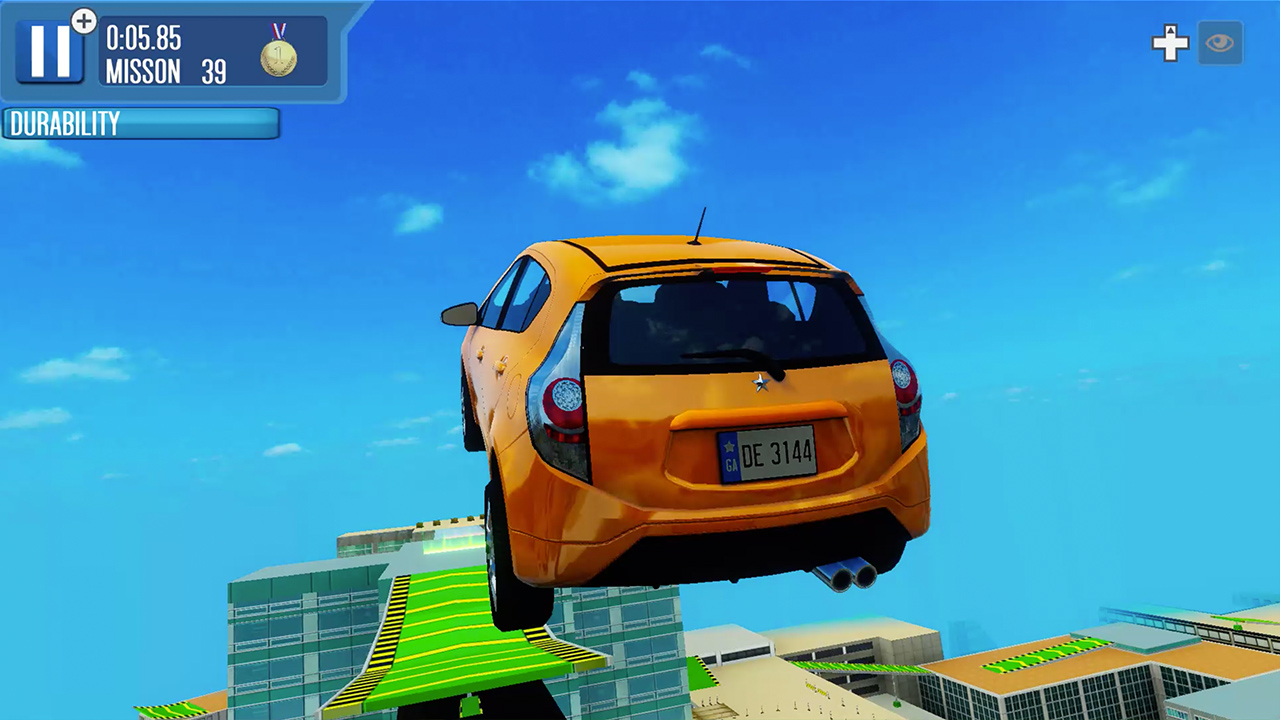Image resolution: width=1280 pixels, height=720 pixels.
Task: Click the DURABILITY bar
Action: pos(140,124)
